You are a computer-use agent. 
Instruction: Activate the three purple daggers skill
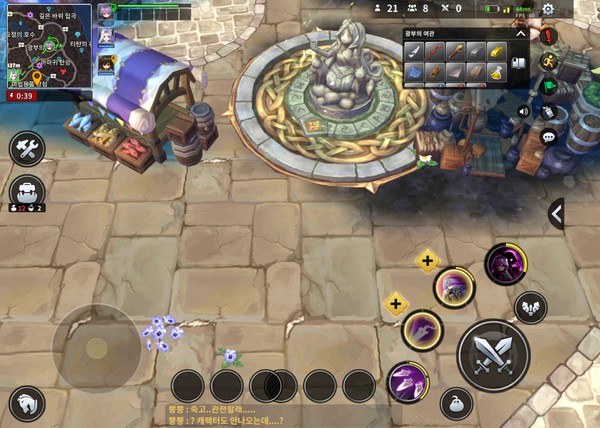[408, 382]
